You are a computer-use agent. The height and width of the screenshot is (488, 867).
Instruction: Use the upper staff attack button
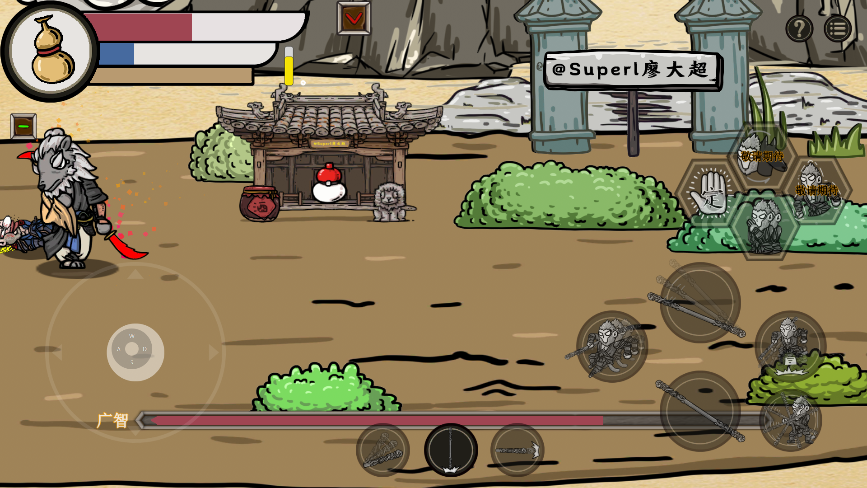[700, 302]
